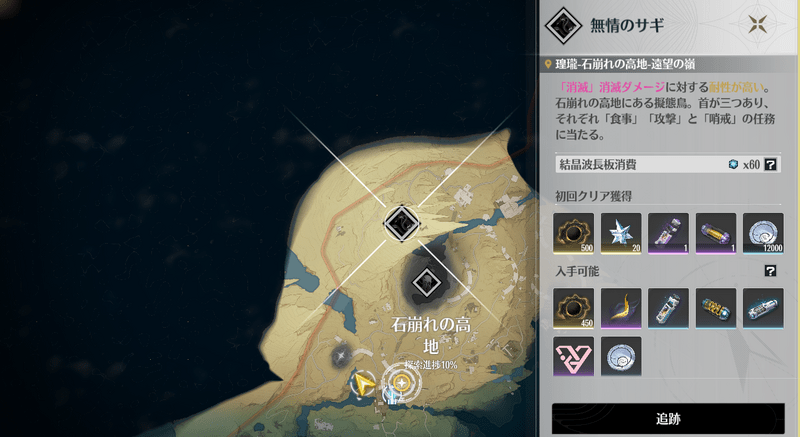Click the 追跡 track button
This screenshot has height=437, width=800.
click(x=668, y=419)
